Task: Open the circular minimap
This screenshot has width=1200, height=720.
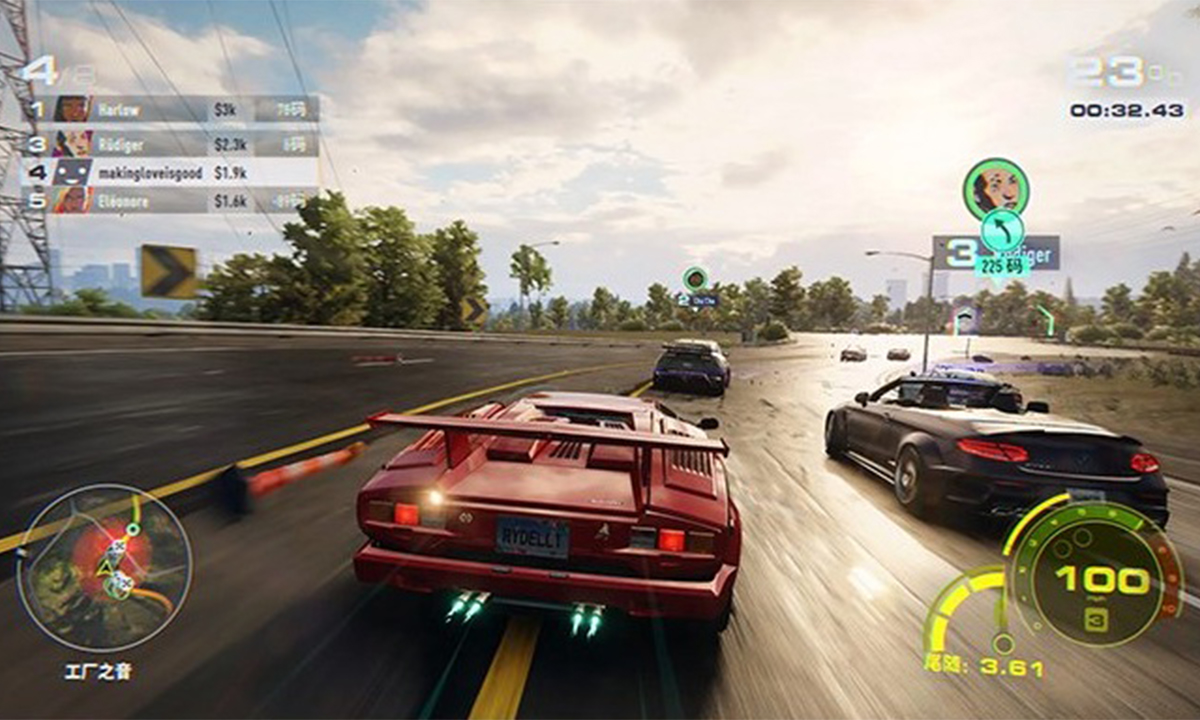Action: tap(104, 568)
